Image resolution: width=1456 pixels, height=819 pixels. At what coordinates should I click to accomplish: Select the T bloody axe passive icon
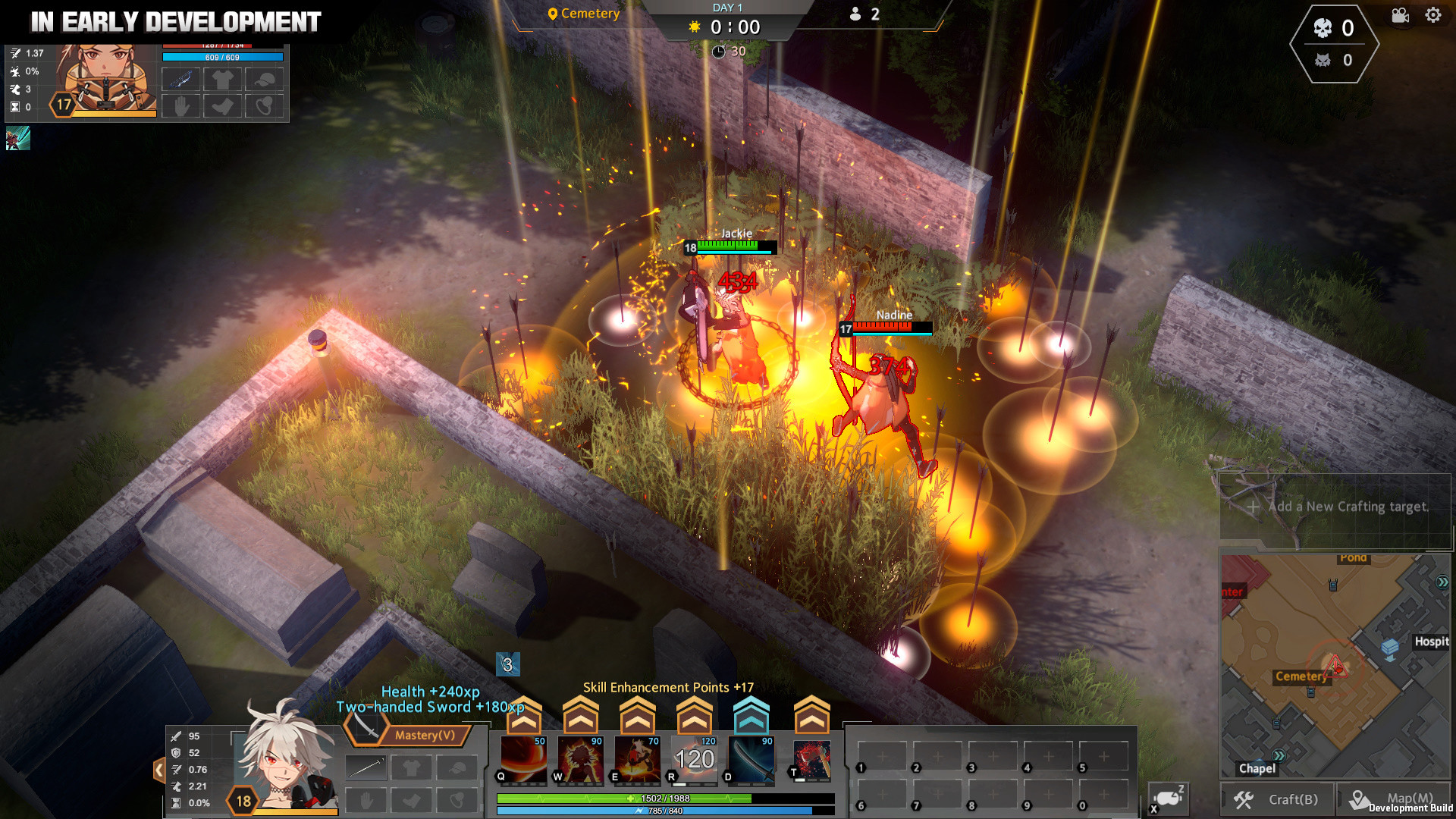(811, 759)
